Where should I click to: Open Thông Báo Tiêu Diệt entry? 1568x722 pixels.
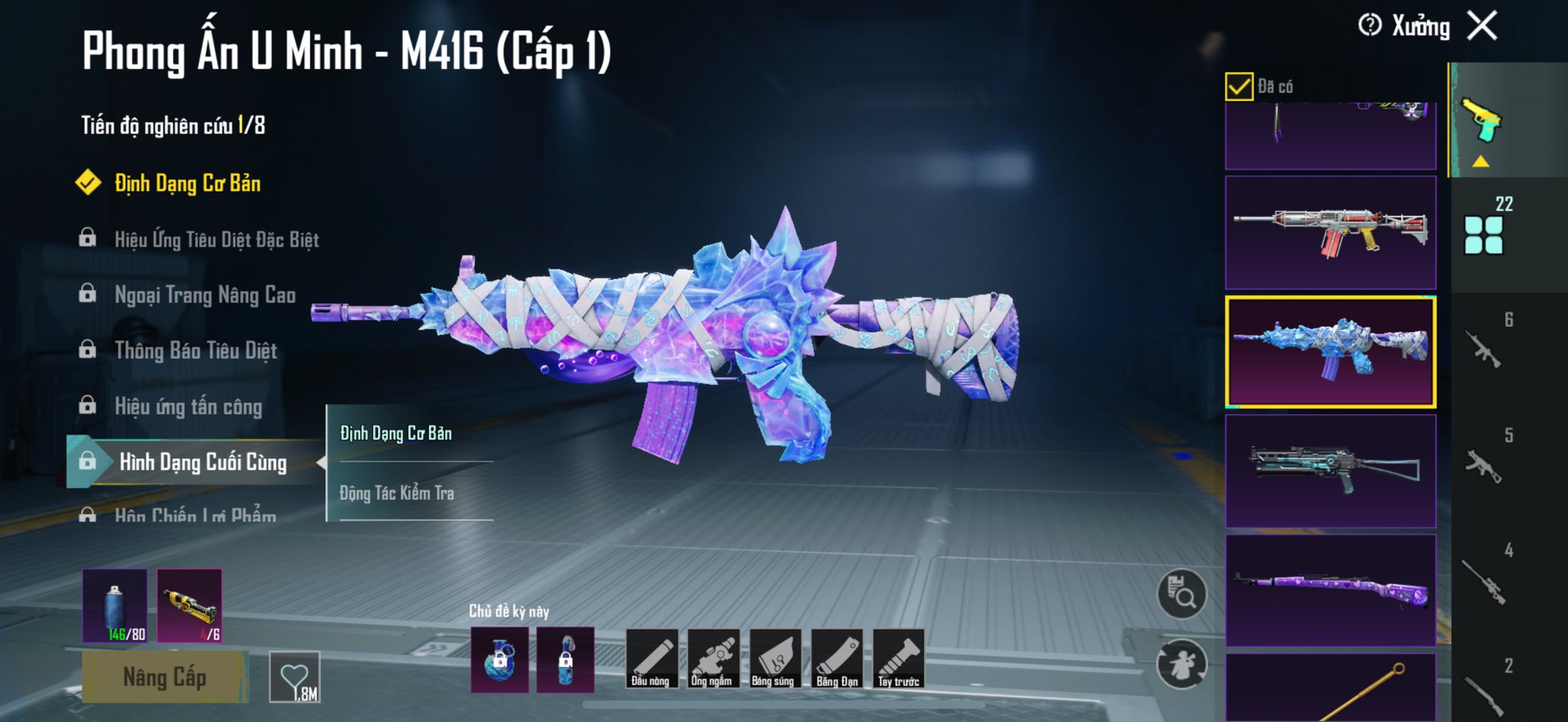195,351
